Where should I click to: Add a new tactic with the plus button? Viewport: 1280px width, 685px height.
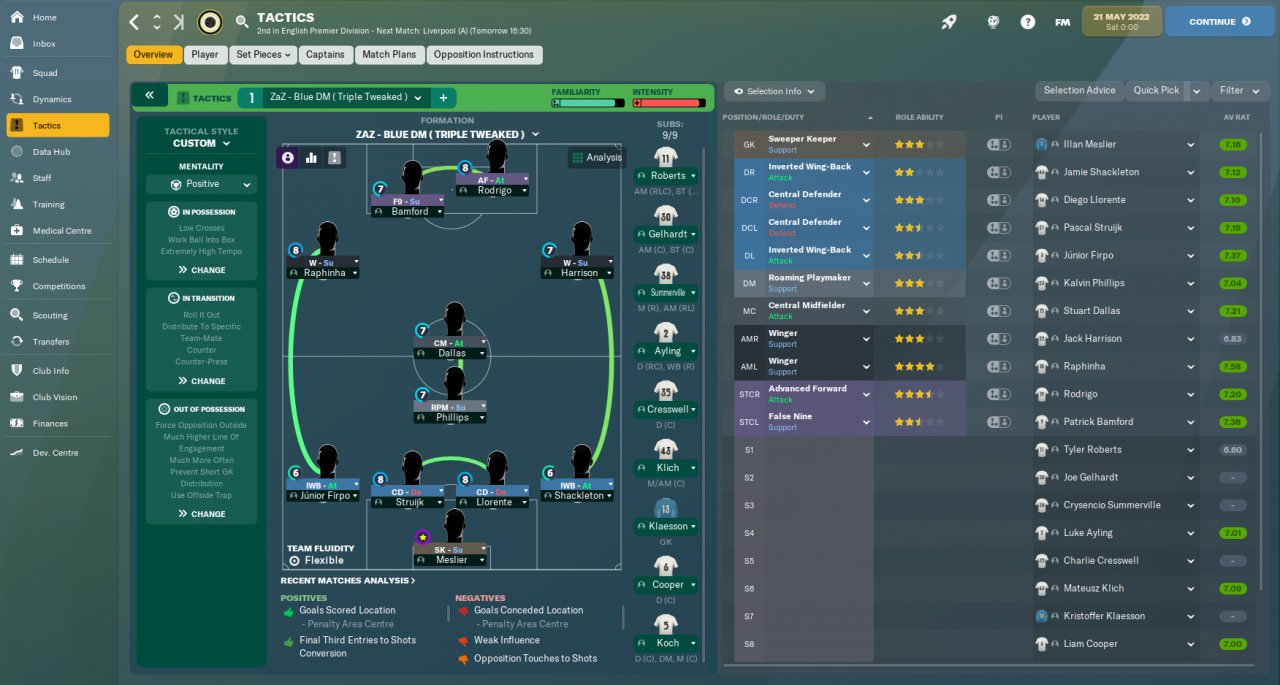[x=443, y=97]
